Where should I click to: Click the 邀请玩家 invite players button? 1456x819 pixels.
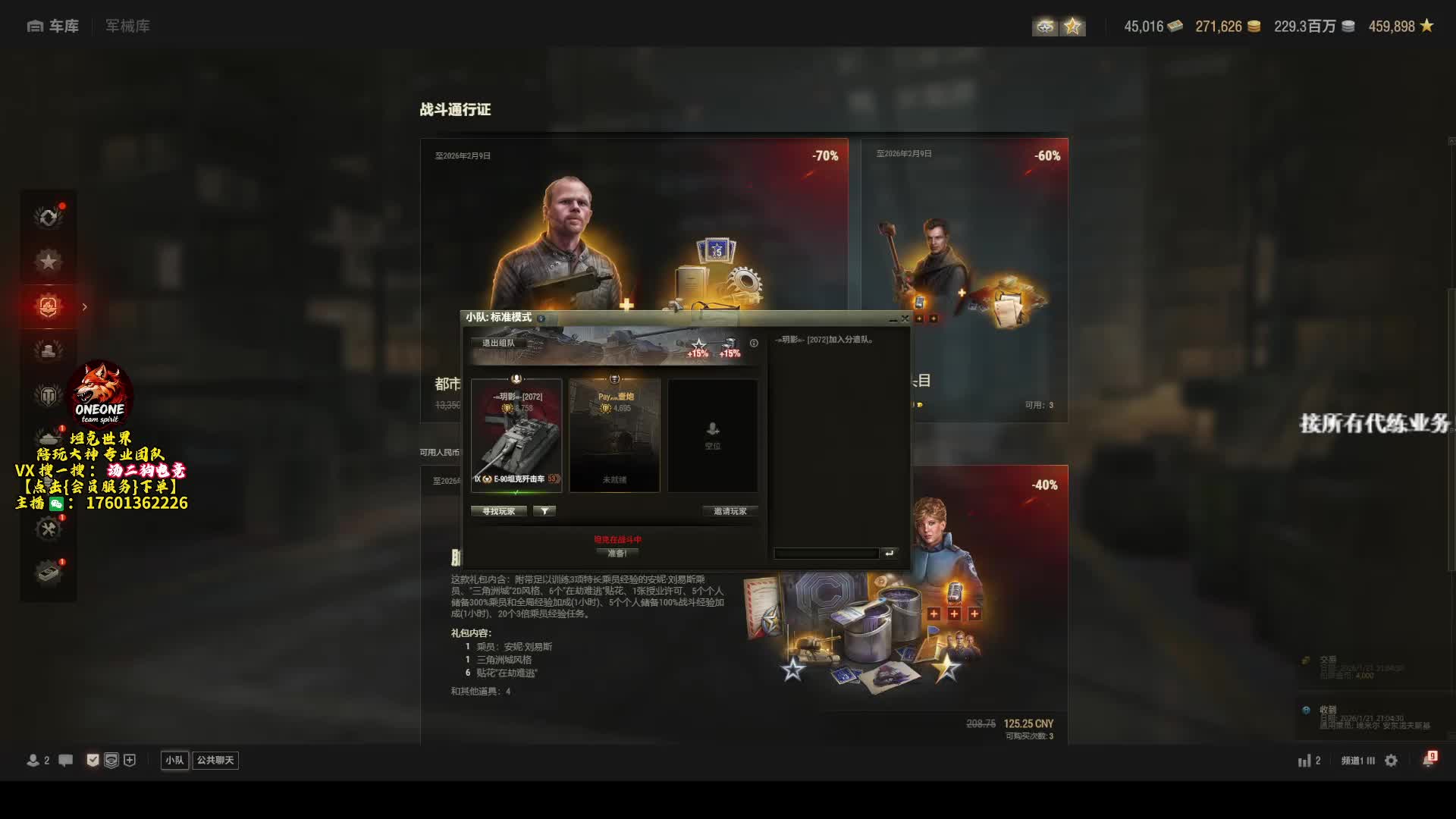[x=730, y=511]
